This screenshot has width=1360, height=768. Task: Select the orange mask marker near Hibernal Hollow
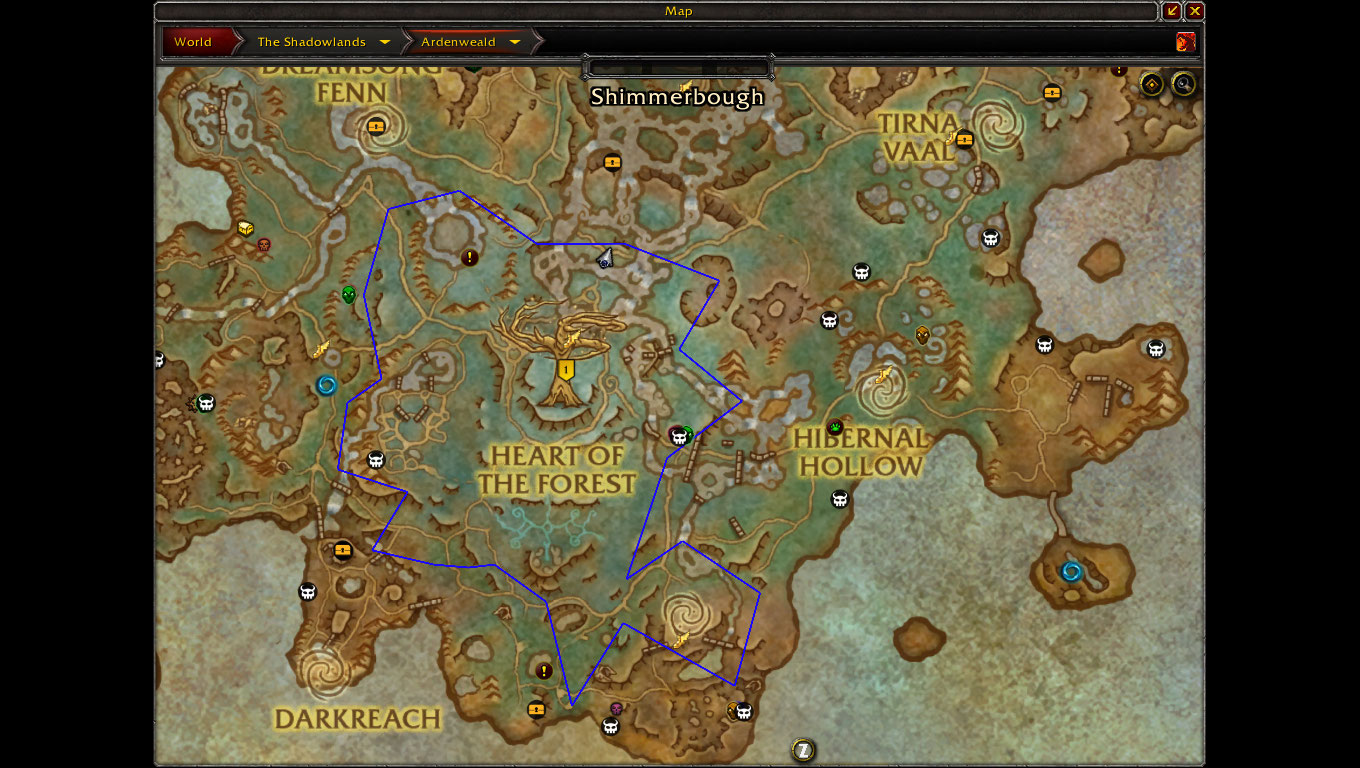click(x=922, y=335)
